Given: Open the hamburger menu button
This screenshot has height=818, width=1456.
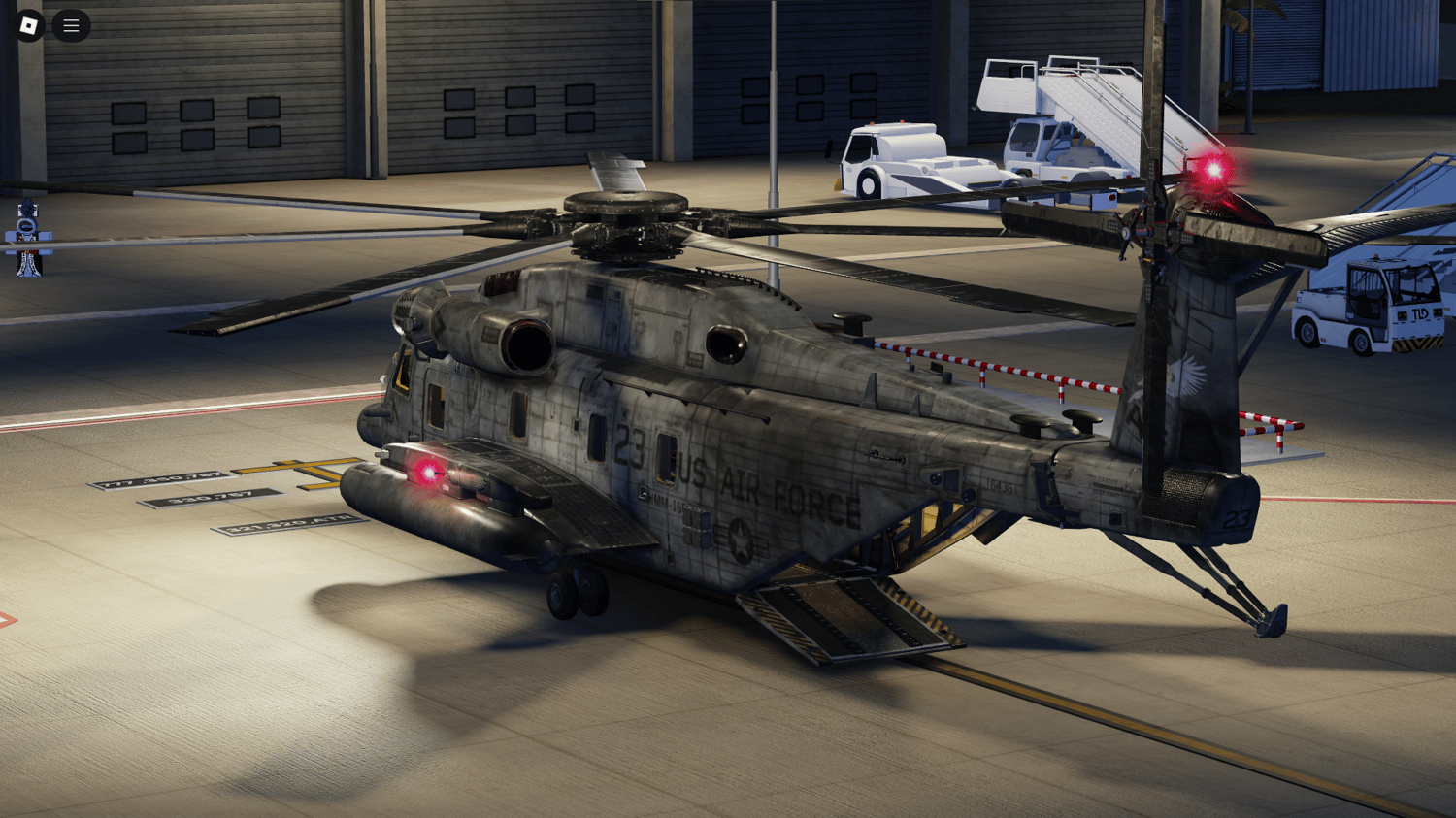Looking at the screenshot, I should (x=71, y=26).
